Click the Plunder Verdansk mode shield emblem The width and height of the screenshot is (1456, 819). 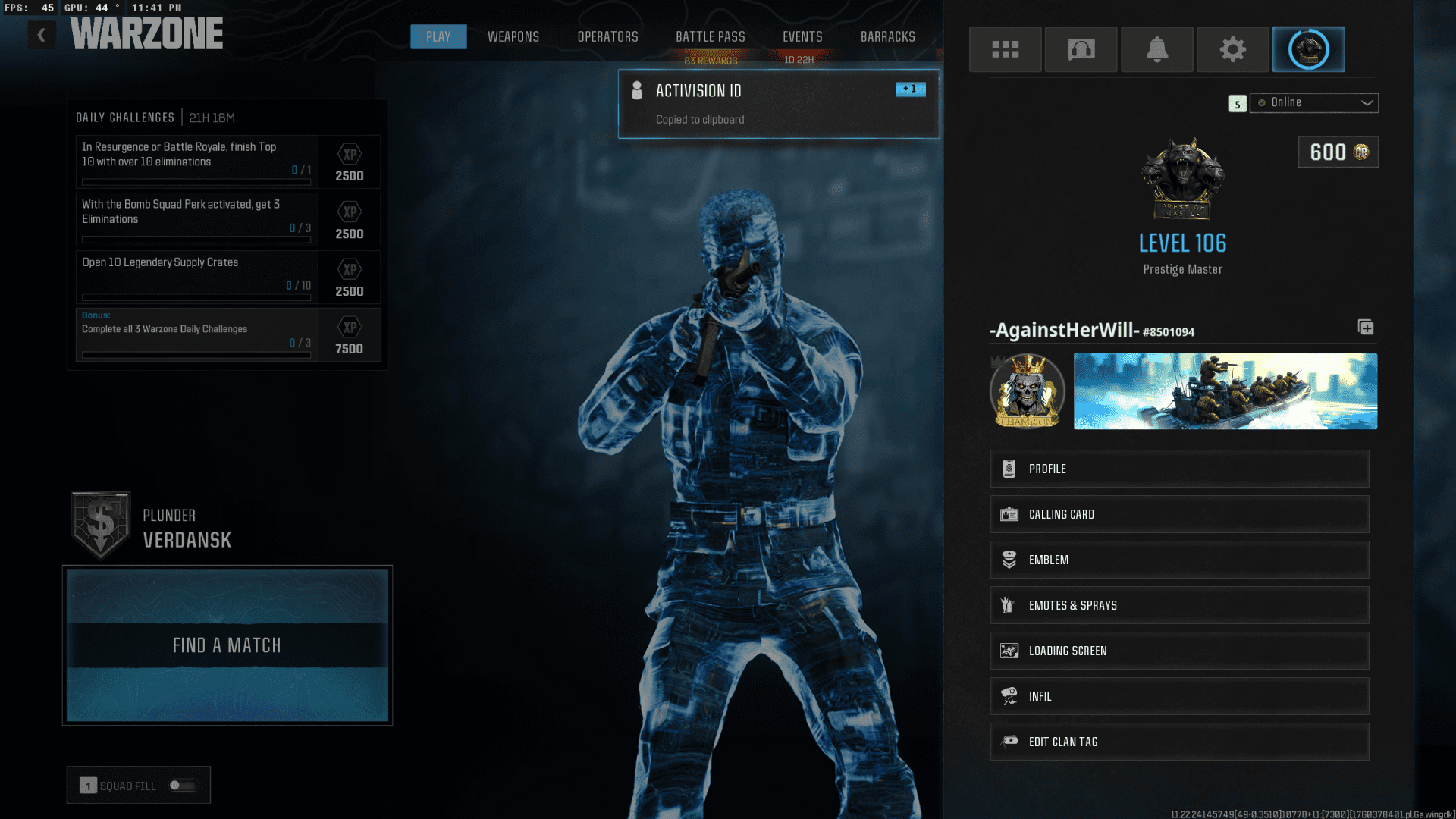tap(100, 522)
